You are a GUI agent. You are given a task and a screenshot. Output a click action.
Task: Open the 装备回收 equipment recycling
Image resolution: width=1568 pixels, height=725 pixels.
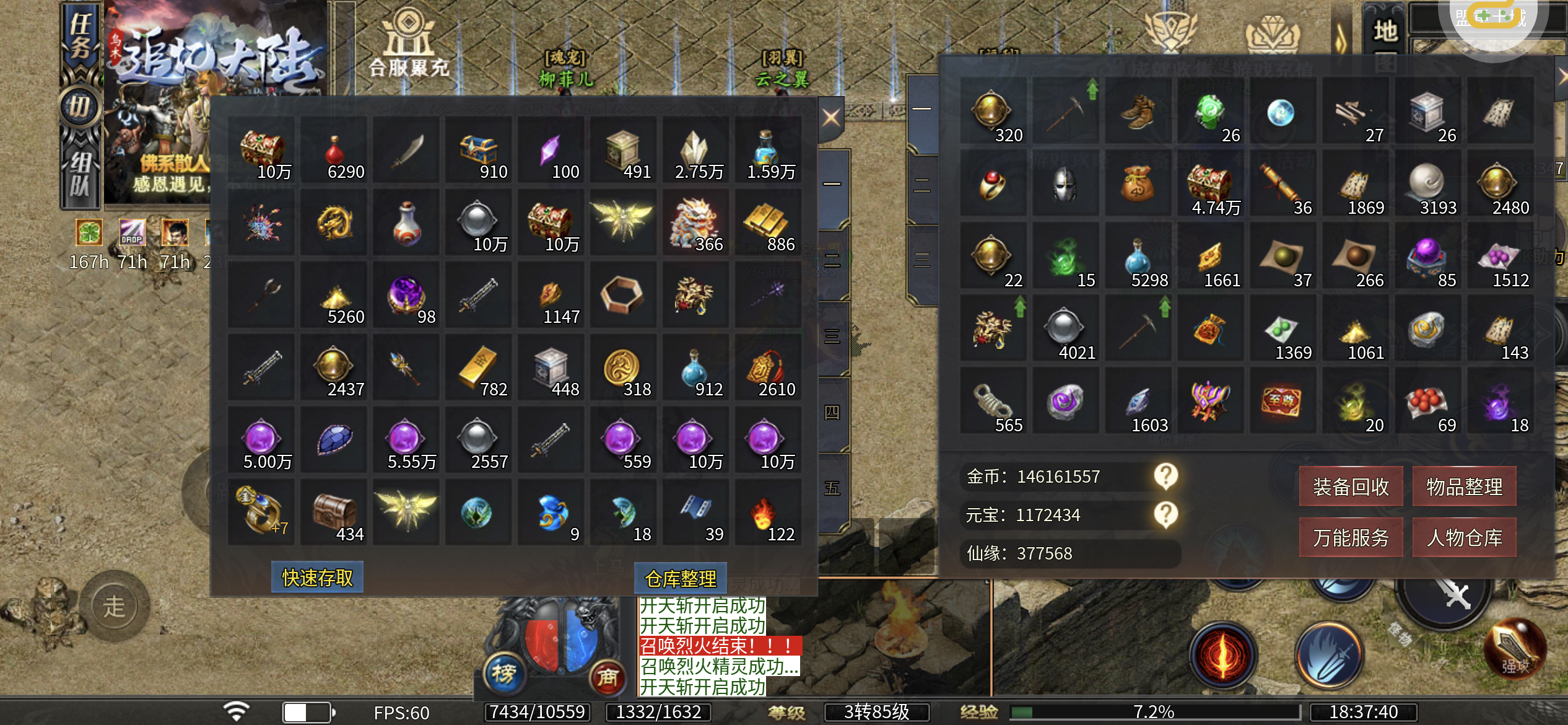point(1351,486)
